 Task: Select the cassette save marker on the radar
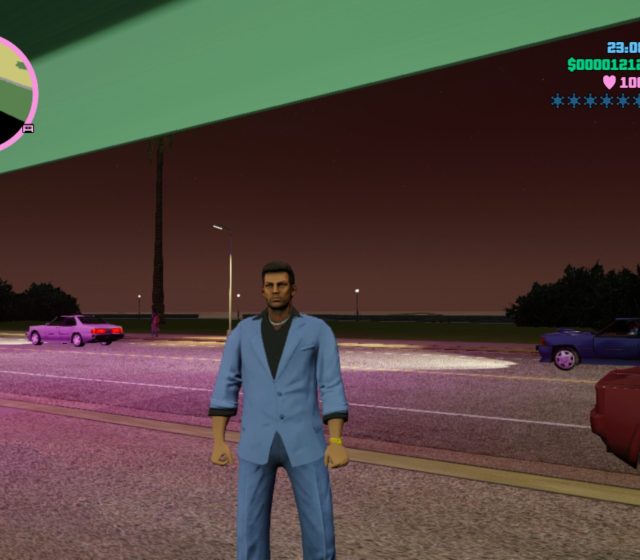pyautogui.click(x=28, y=128)
